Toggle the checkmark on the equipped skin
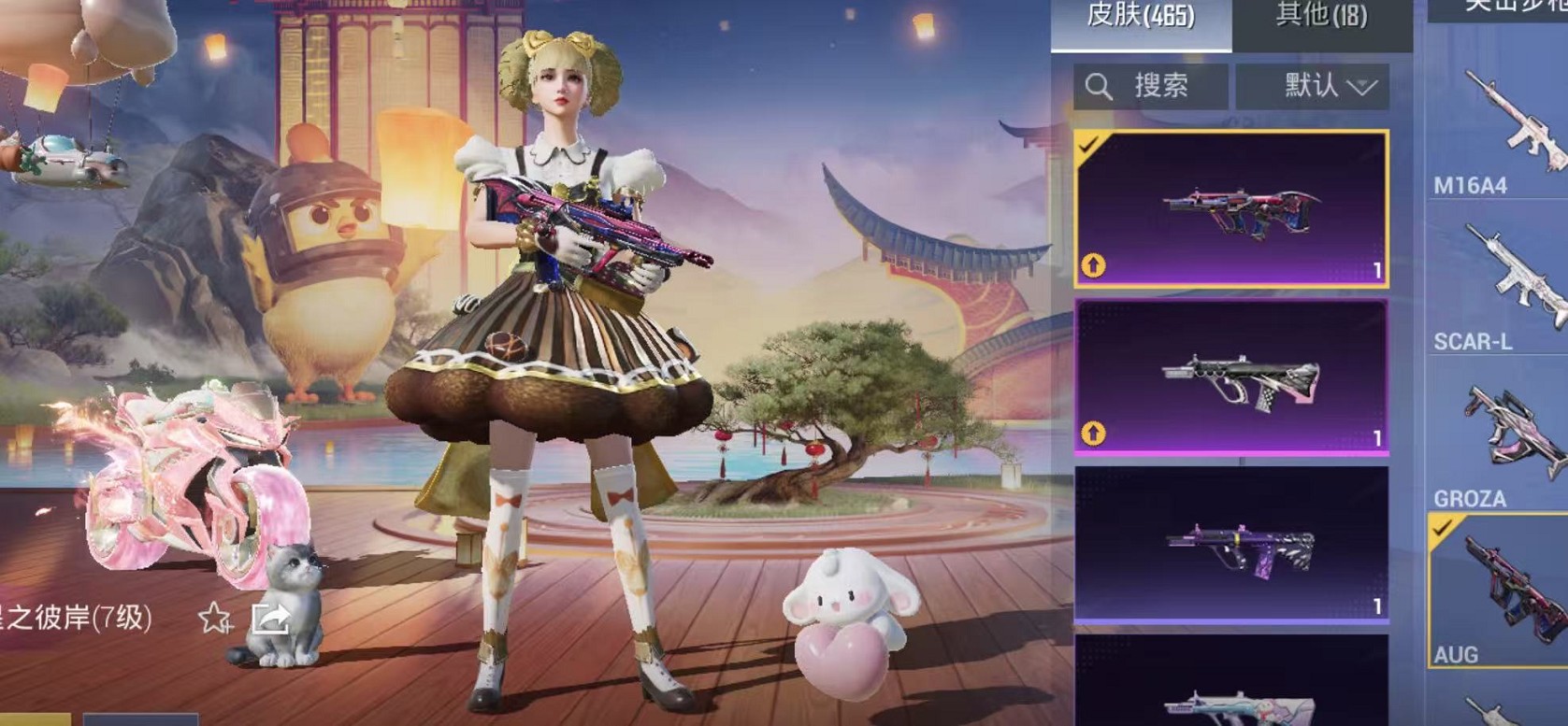Viewport: 1568px width, 726px height. point(1087,146)
